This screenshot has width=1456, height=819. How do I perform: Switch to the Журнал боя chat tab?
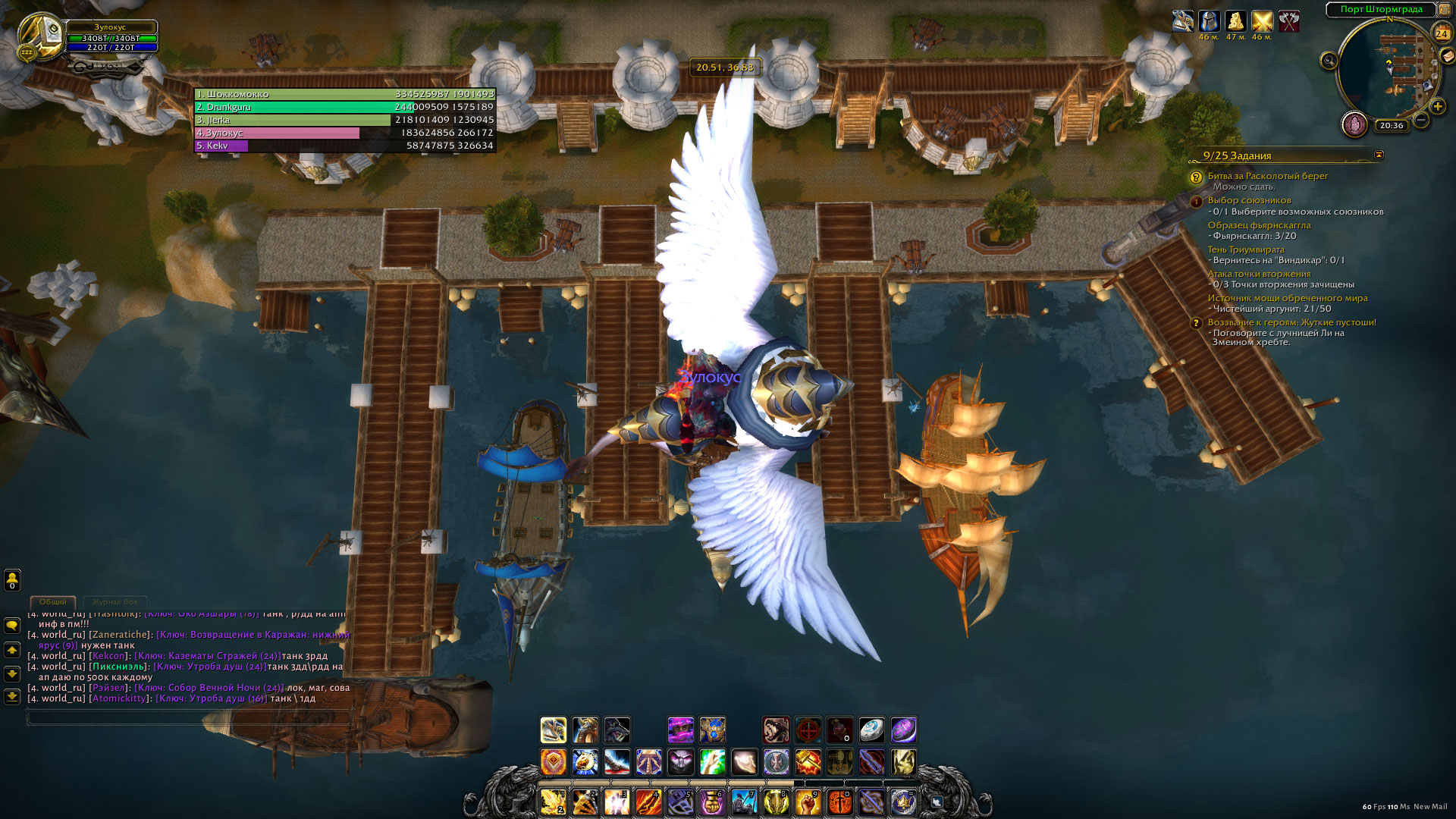pyautogui.click(x=115, y=601)
